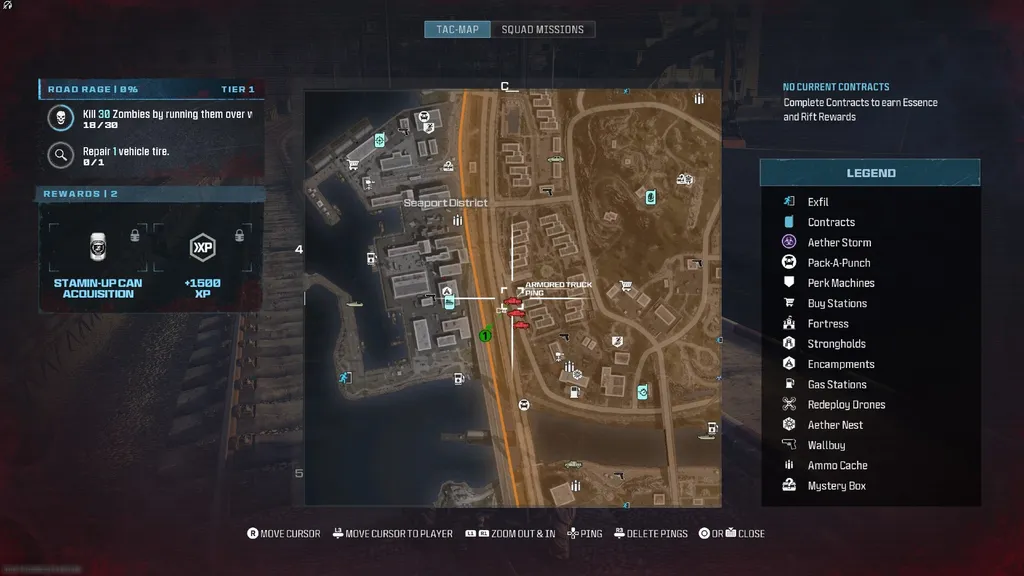Select the Tac-Map tab

coord(457,29)
